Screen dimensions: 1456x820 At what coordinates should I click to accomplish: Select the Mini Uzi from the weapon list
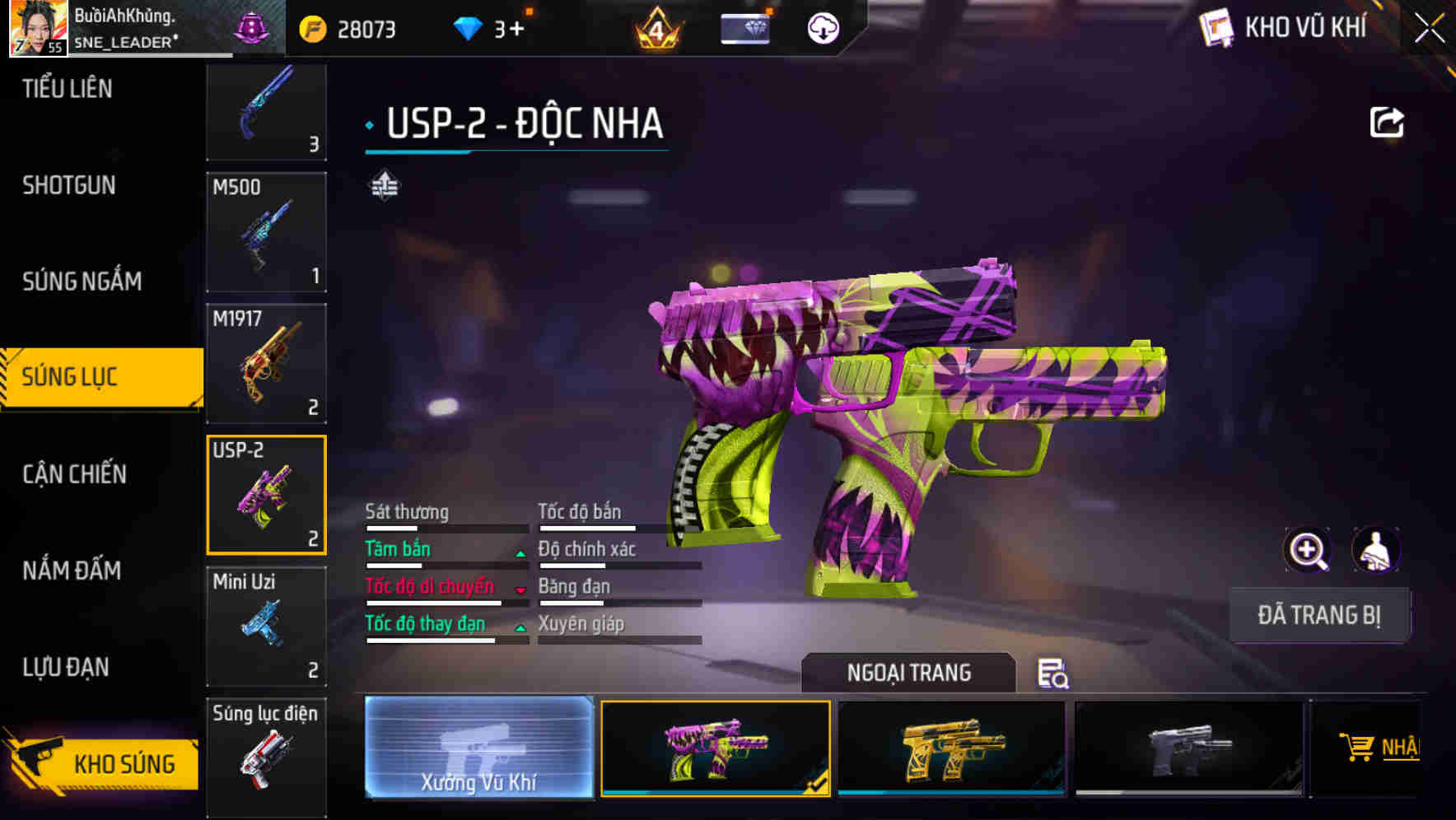coord(267,626)
